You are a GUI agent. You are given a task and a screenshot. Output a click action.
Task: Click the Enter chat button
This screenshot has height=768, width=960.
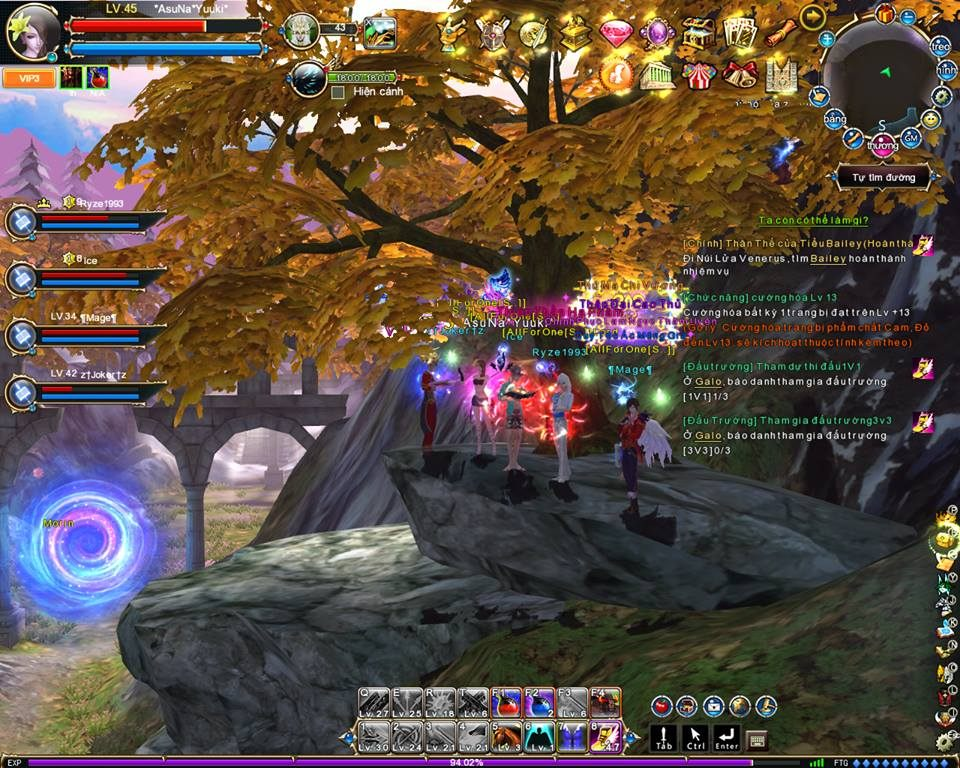[x=727, y=738]
